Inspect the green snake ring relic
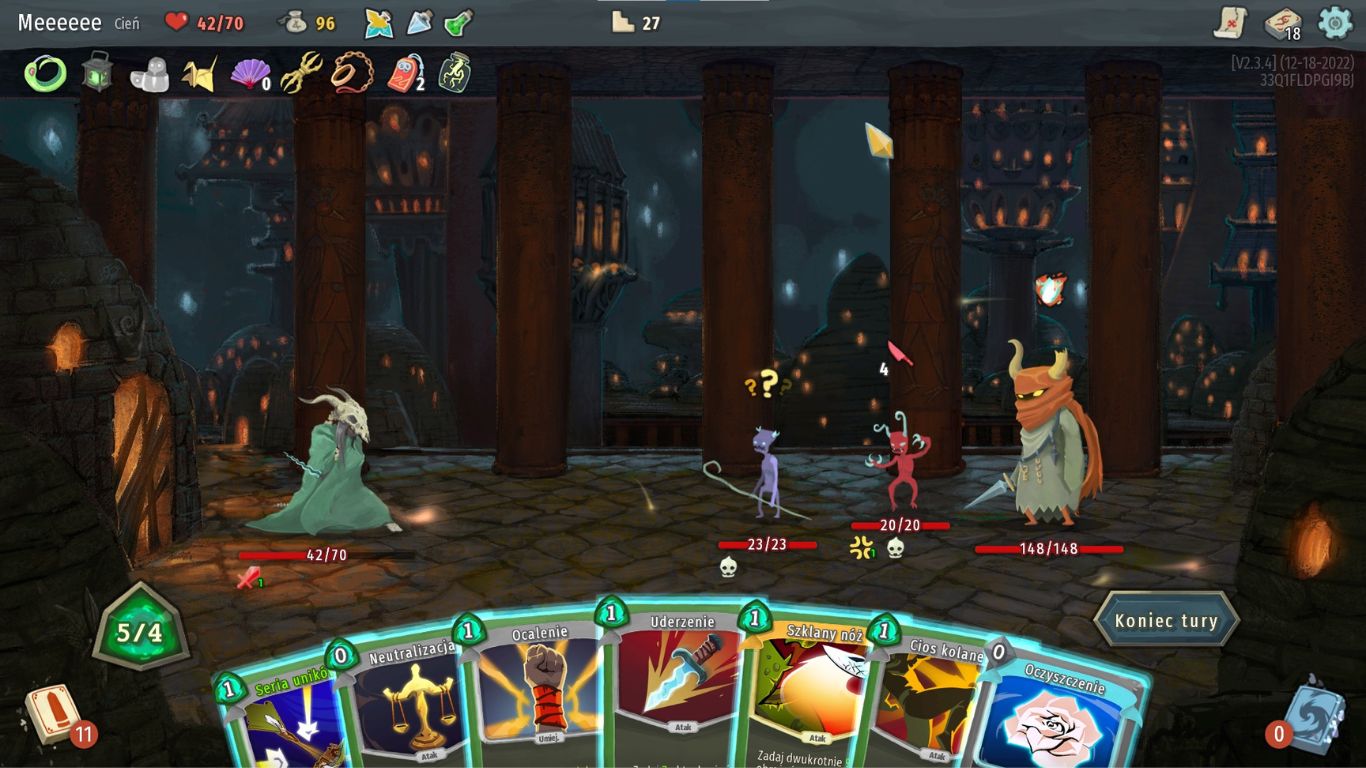 (45, 74)
